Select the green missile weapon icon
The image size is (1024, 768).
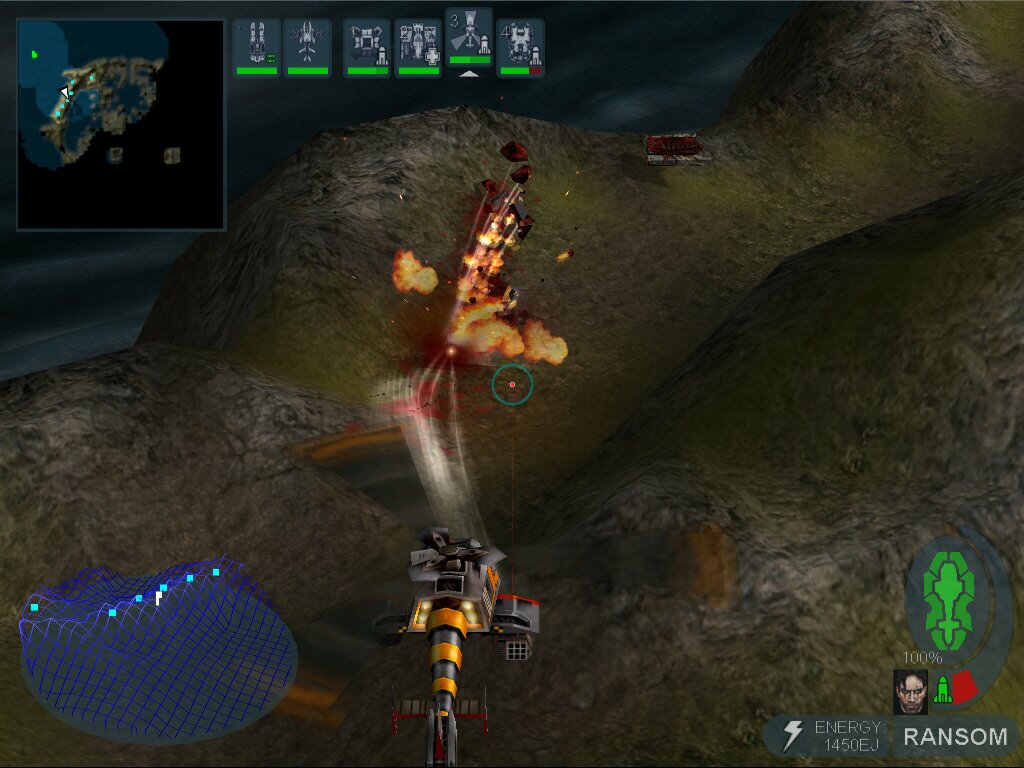point(942,690)
